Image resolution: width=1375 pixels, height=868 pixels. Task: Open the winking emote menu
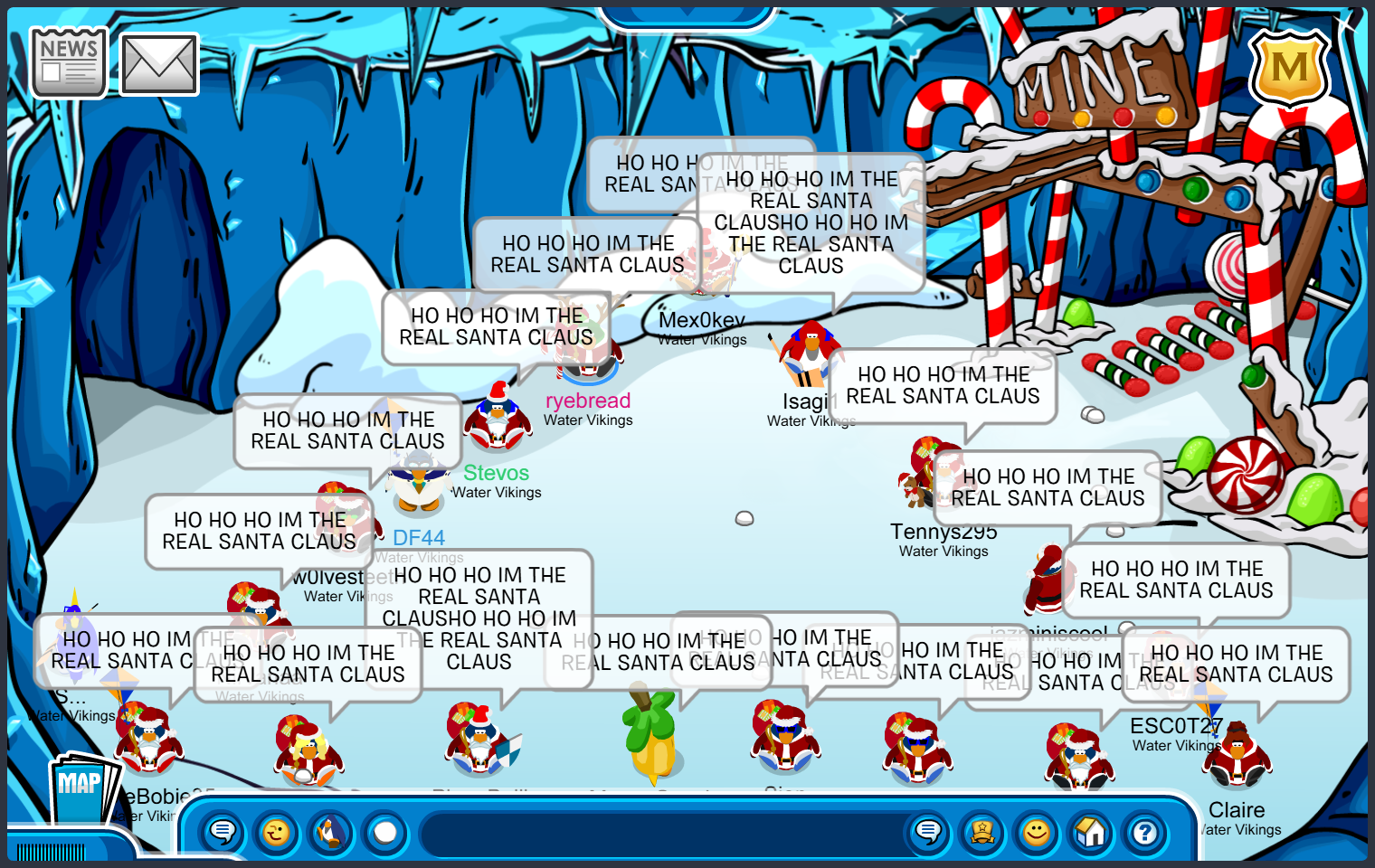click(x=277, y=832)
